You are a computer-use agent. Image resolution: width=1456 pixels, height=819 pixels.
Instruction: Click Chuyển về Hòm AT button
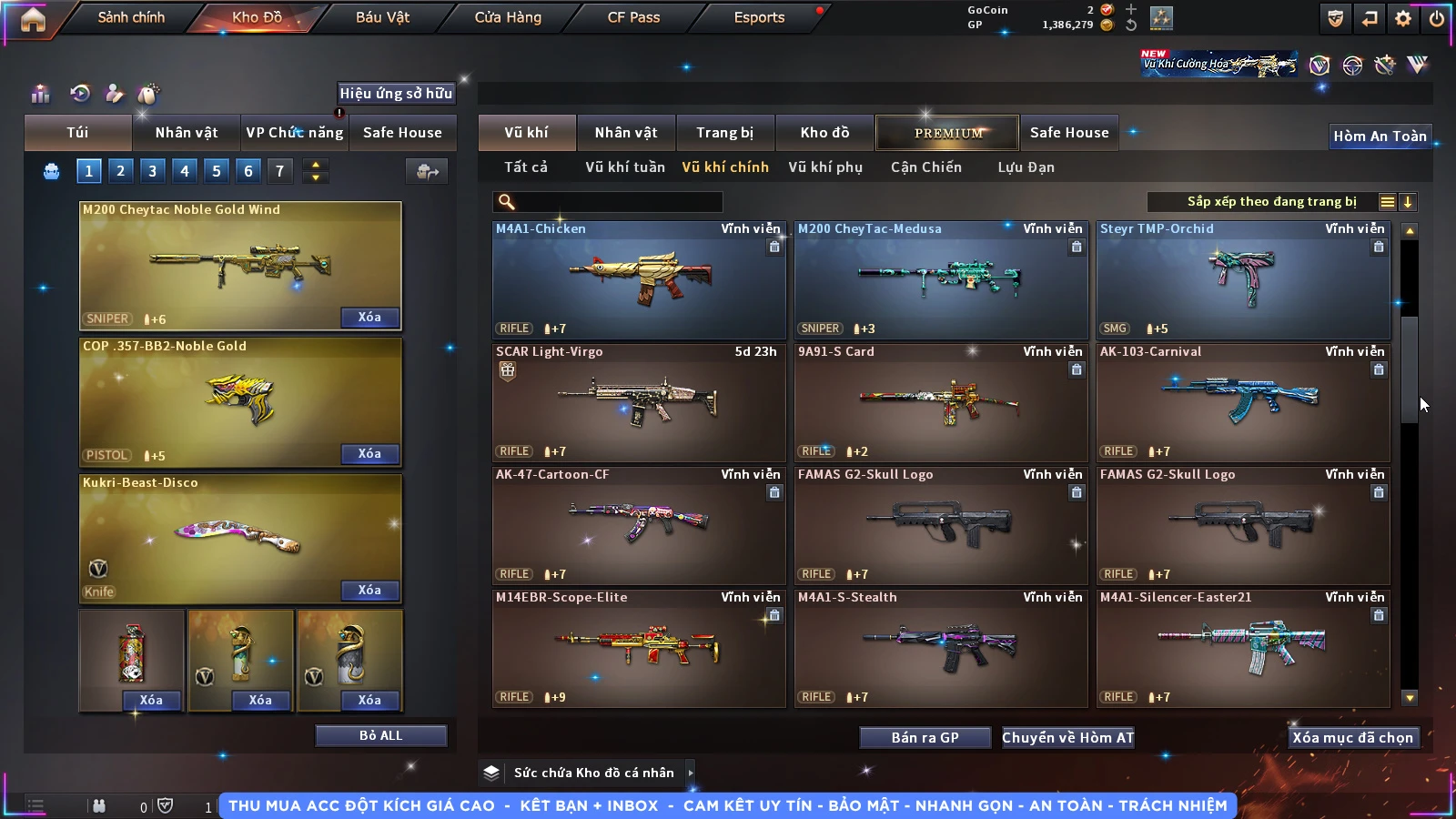click(x=1067, y=737)
